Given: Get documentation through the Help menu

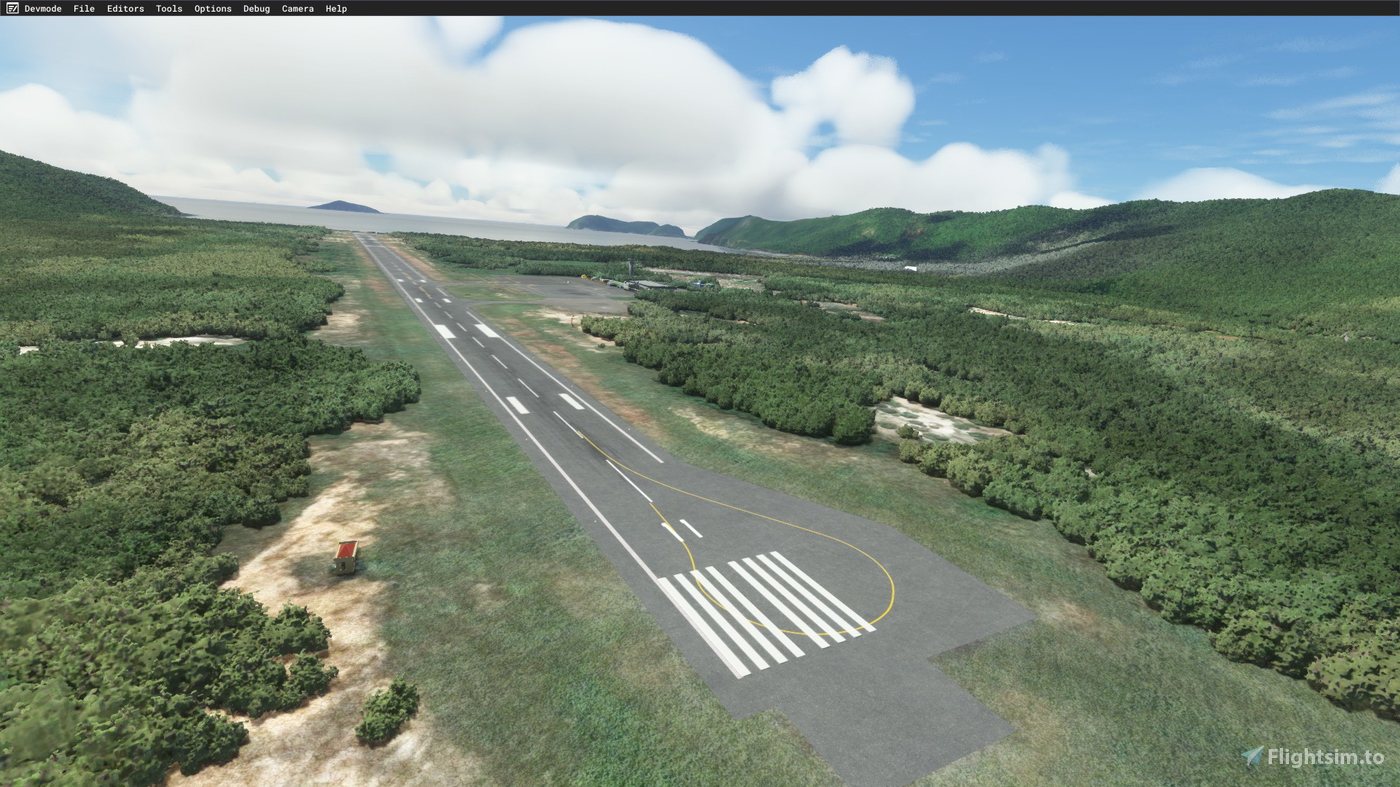Looking at the screenshot, I should click(336, 7).
